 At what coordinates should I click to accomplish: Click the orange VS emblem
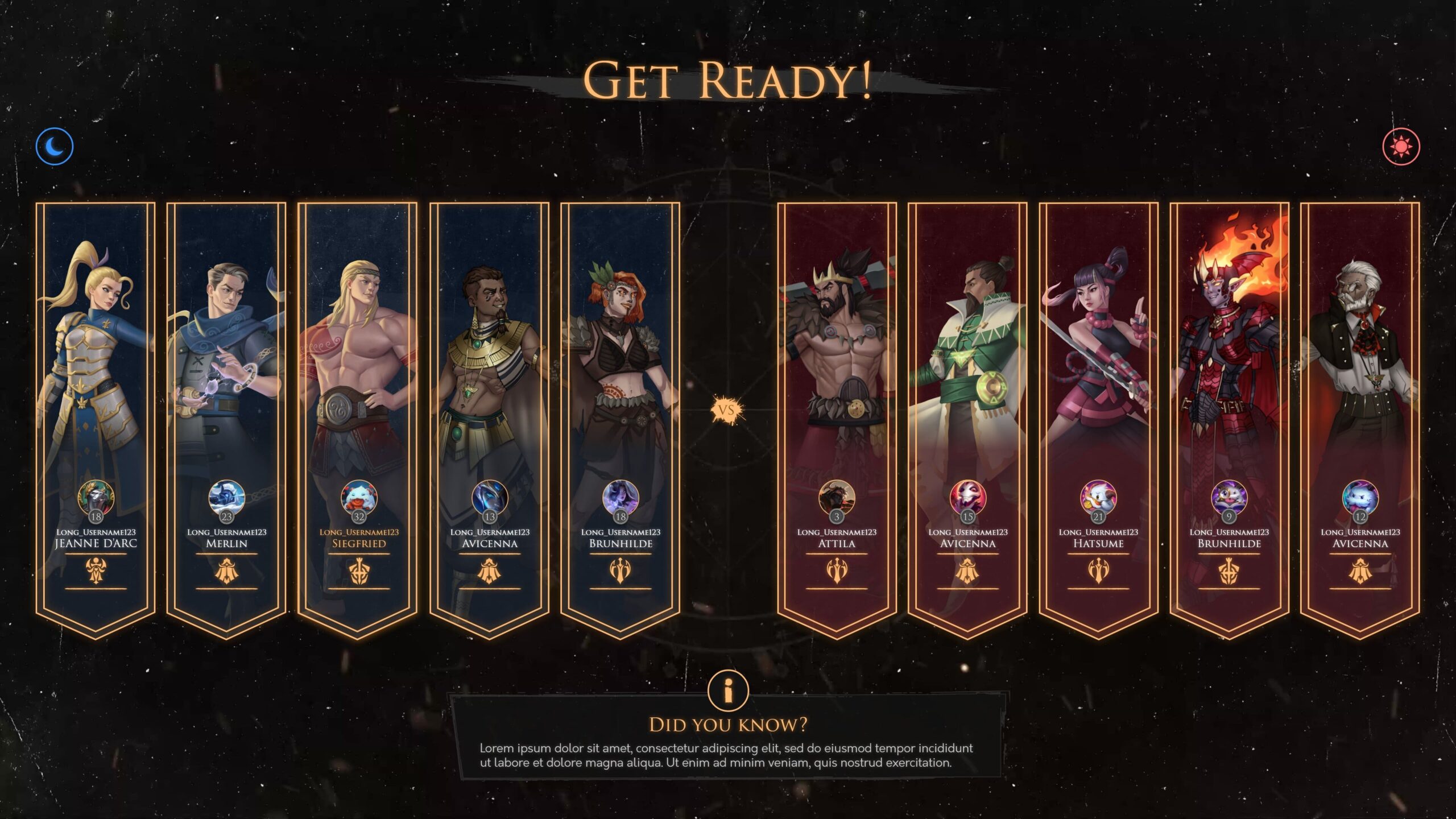tap(727, 410)
